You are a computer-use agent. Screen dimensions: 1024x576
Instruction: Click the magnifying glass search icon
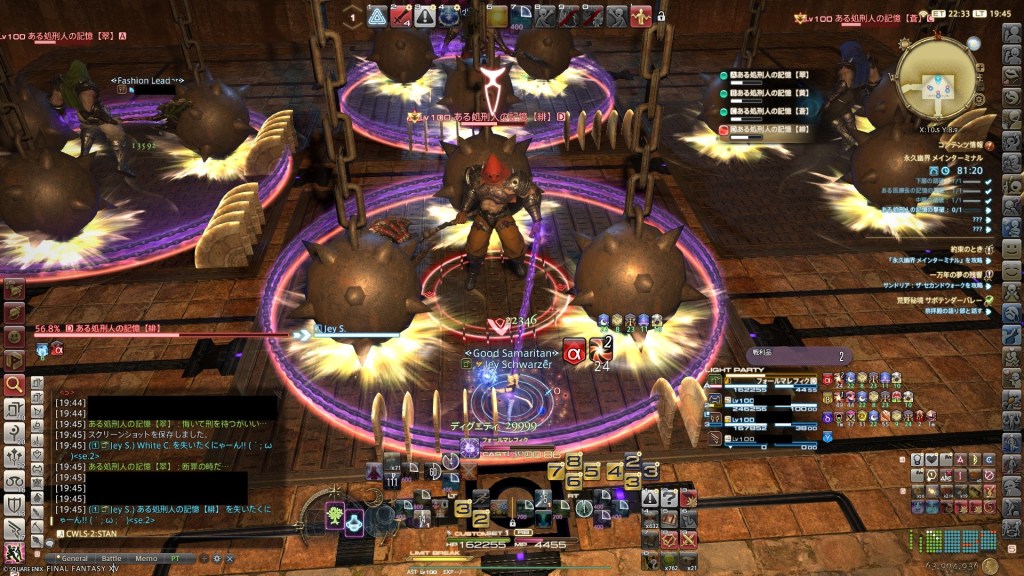14,384
